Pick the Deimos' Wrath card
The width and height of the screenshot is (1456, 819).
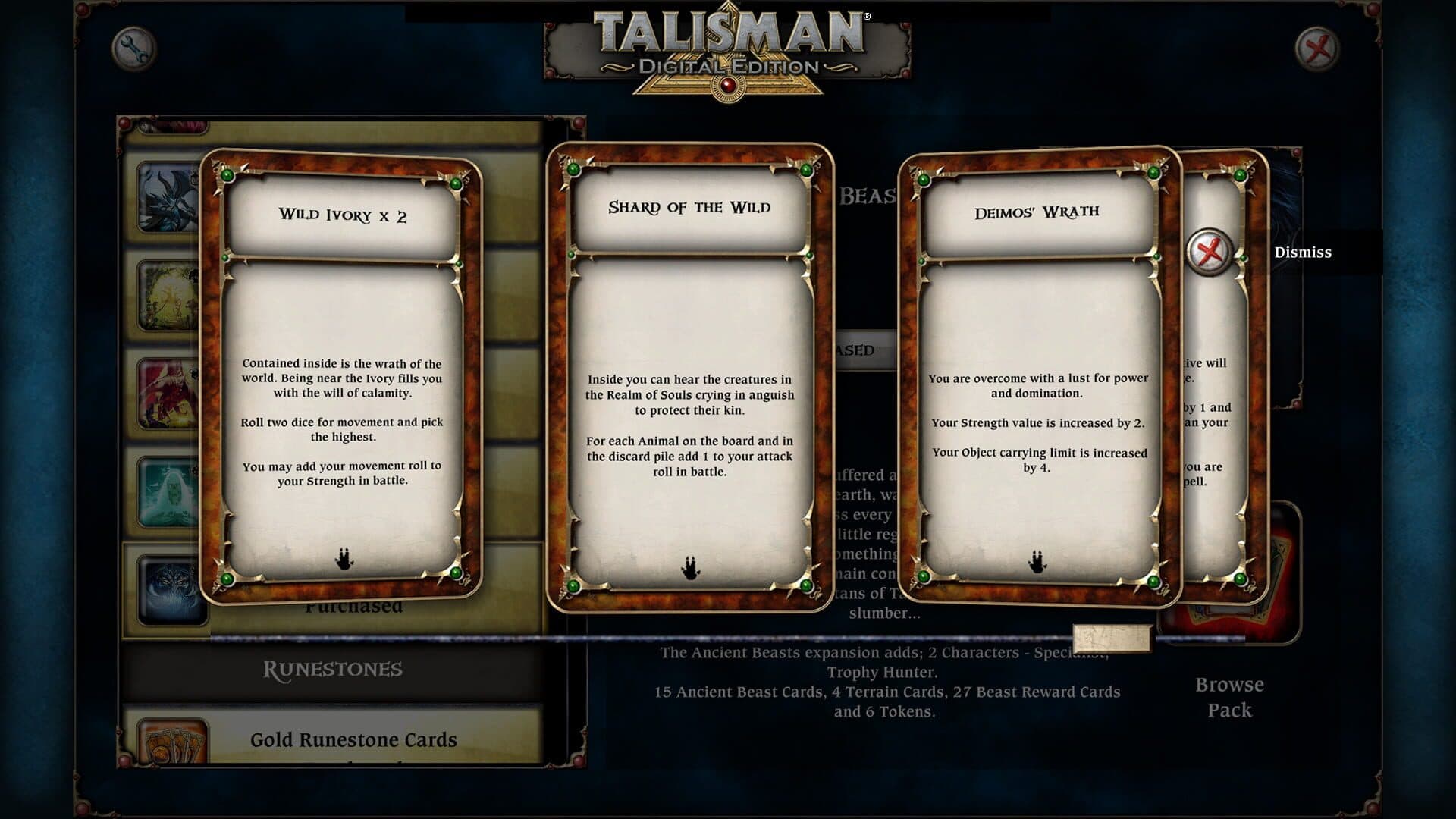click(1037, 377)
